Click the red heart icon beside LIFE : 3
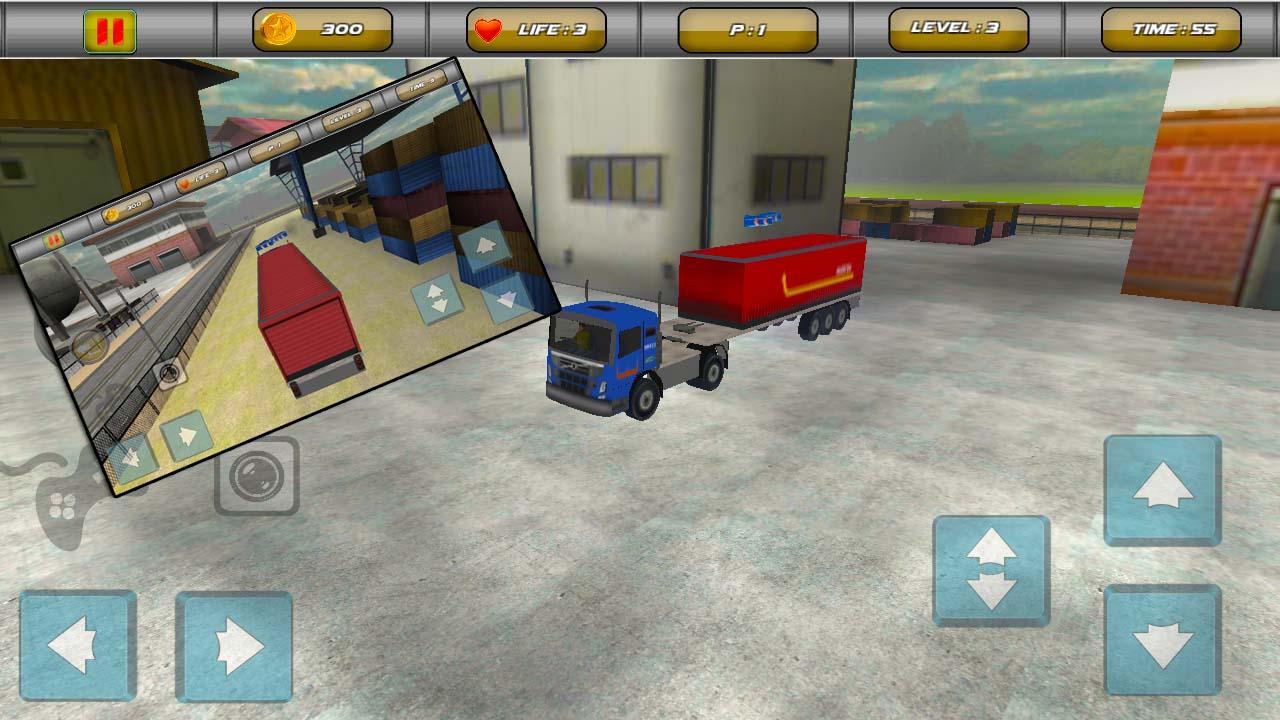The width and height of the screenshot is (1280, 720). tap(488, 28)
